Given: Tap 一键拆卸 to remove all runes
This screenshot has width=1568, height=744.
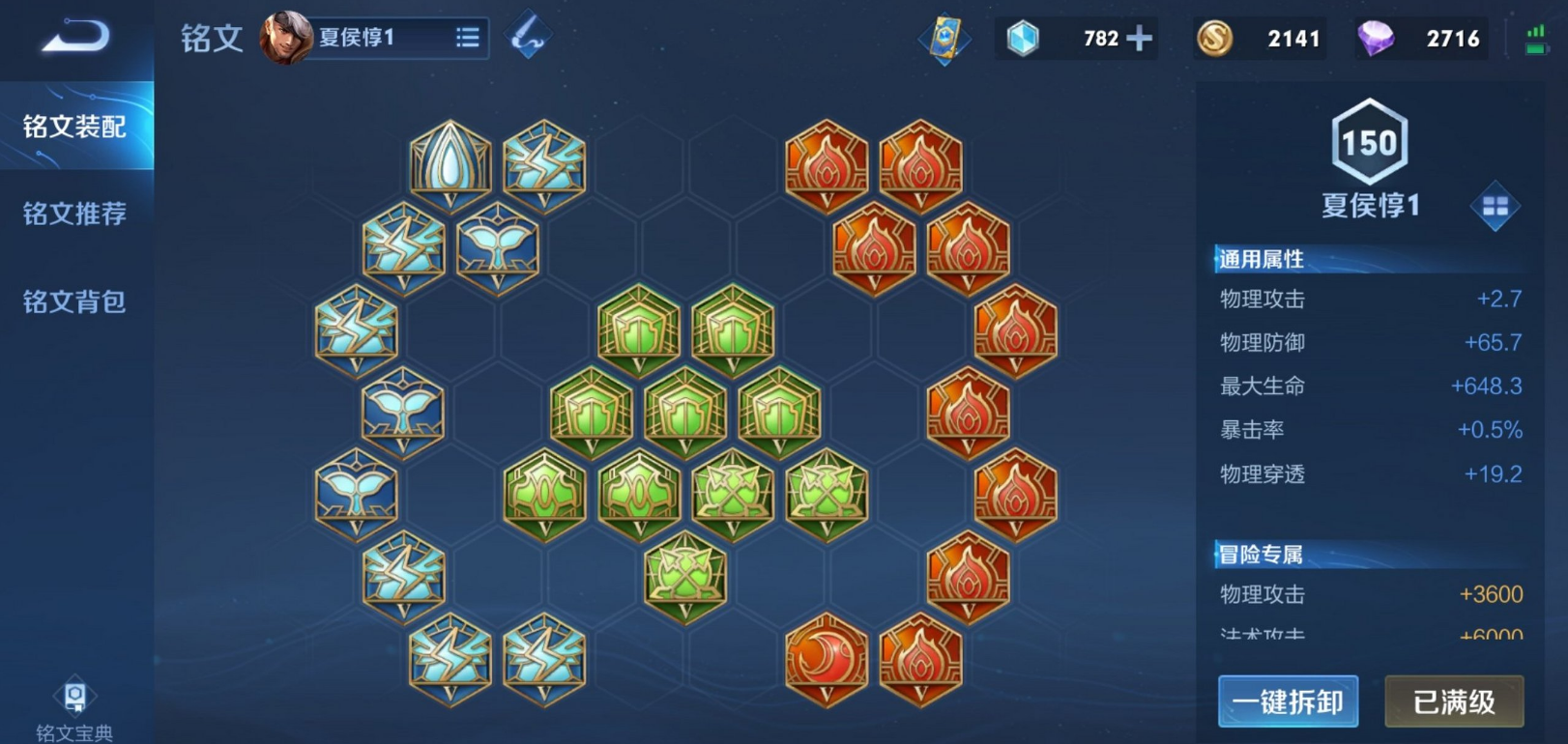Looking at the screenshot, I should pos(1288,701).
